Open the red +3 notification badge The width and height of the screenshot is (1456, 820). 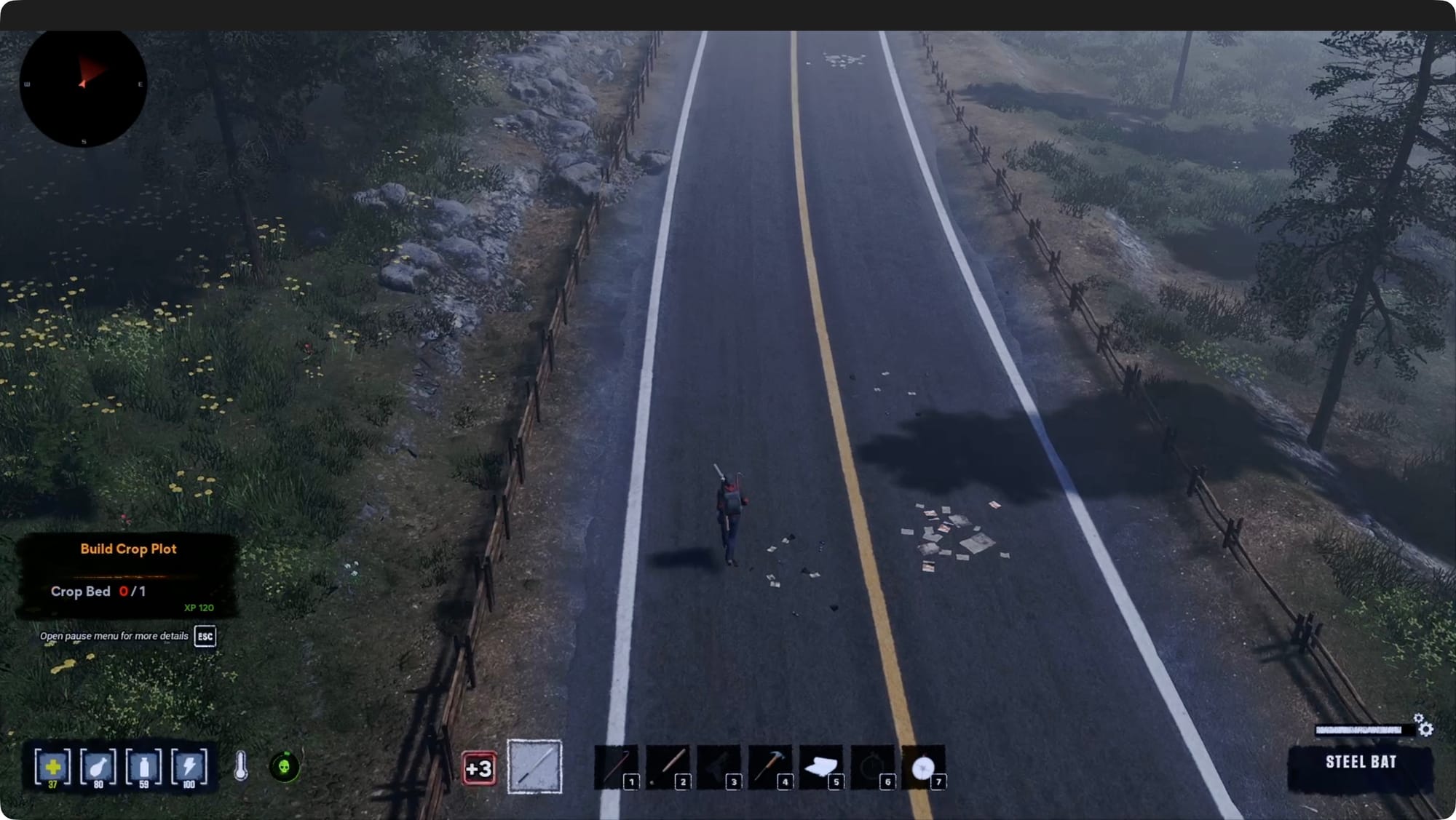coord(479,768)
